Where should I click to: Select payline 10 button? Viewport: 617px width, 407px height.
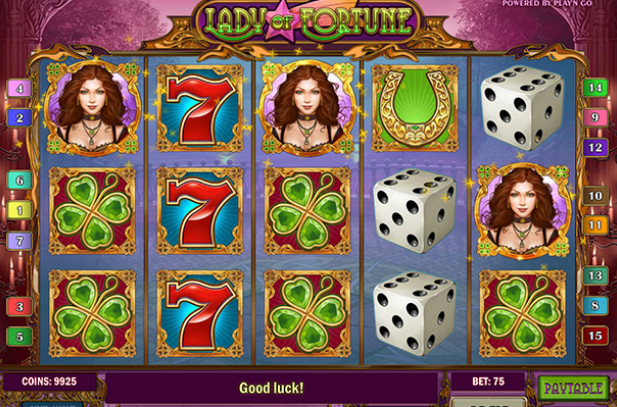tap(595, 196)
